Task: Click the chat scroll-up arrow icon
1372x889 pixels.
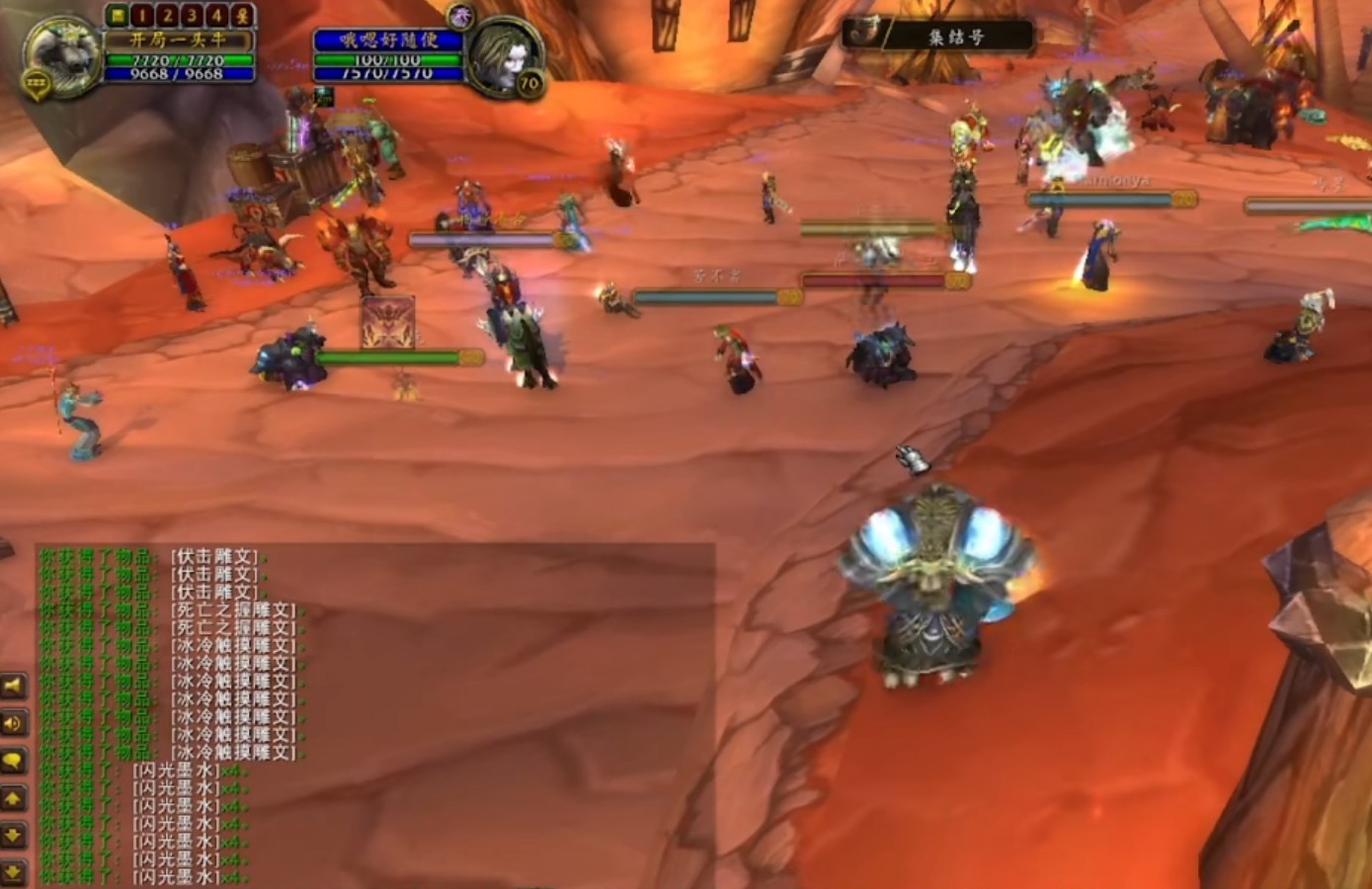Action: tap(12, 795)
